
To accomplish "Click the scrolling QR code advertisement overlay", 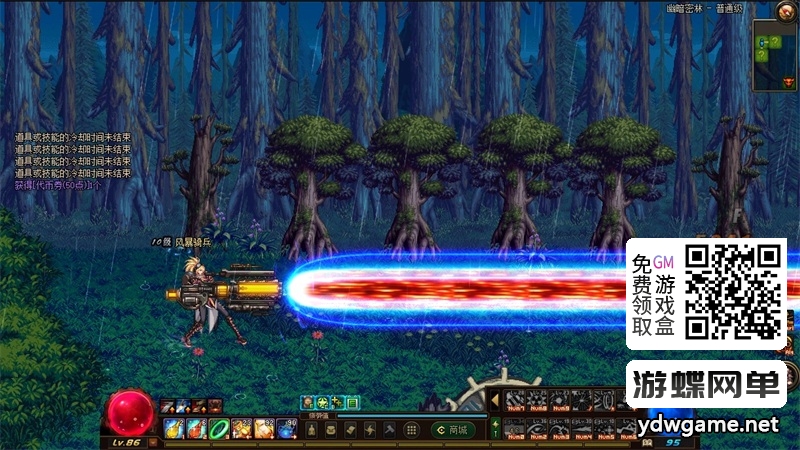I will [x=705, y=294].
